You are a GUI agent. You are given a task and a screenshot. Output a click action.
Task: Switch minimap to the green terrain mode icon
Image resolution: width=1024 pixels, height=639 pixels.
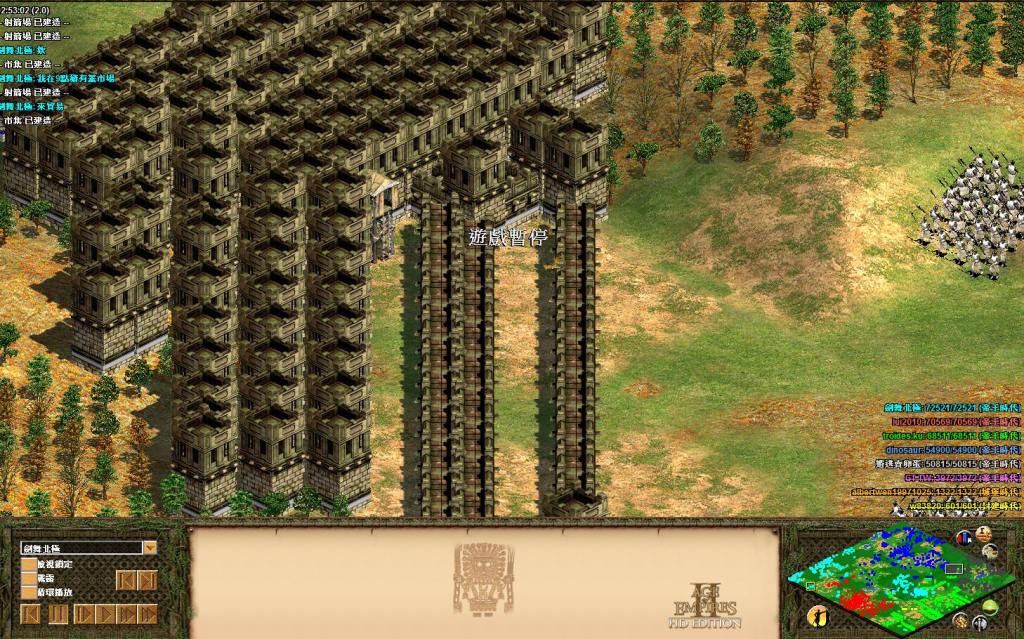point(990,608)
